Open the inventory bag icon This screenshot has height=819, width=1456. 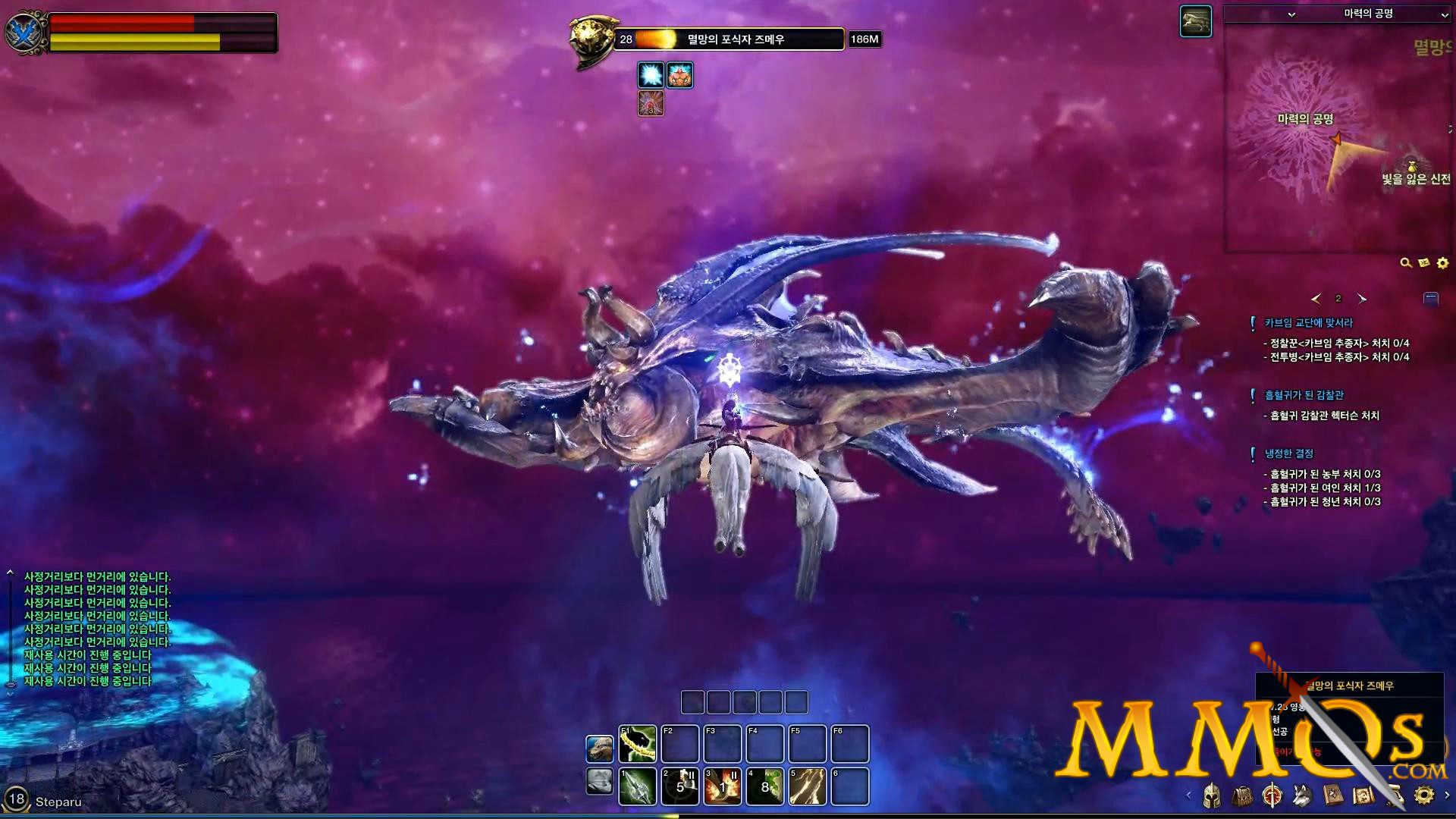coord(1244,797)
